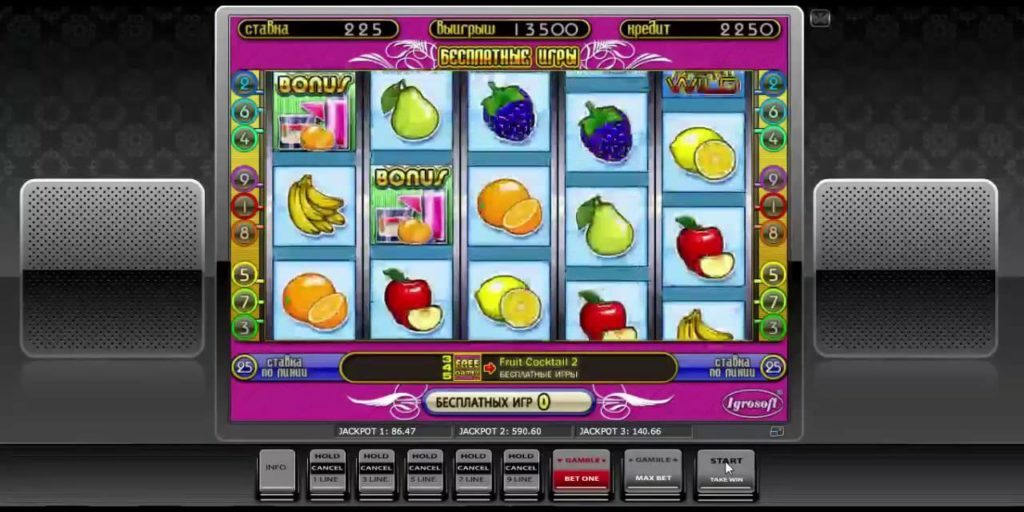The width and height of the screenshot is (1024, 512).
Task: Click the Hold 7 Line button
Action: pyautogui.click(x=473, y=468)
